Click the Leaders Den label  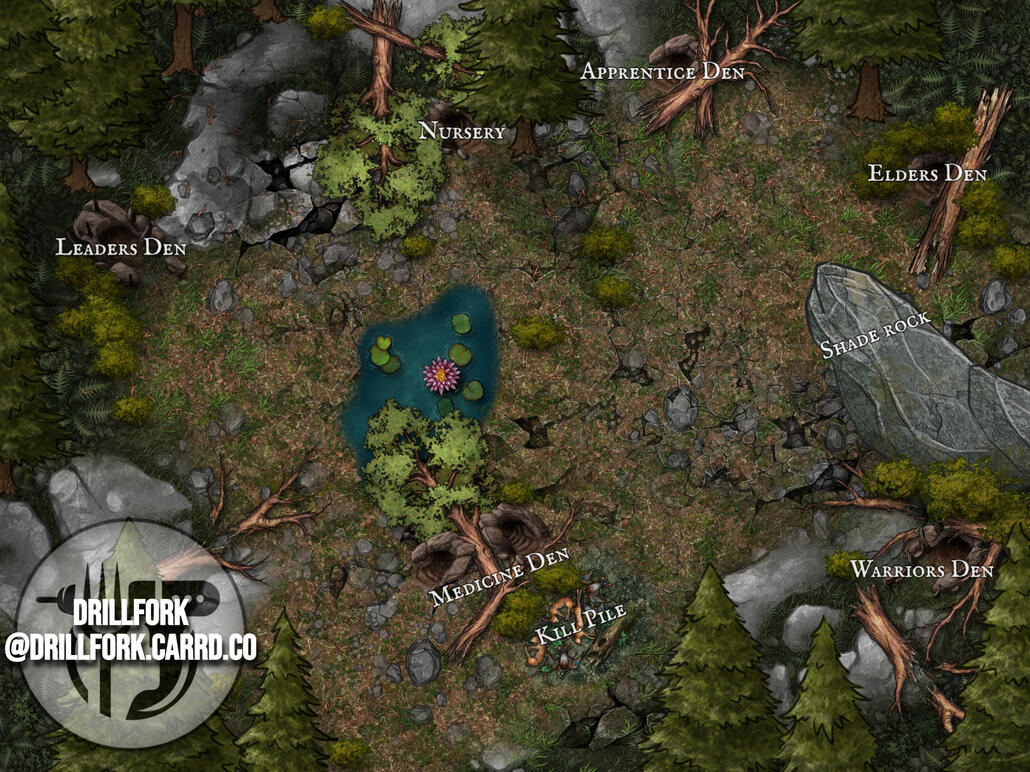click(121, 247)
